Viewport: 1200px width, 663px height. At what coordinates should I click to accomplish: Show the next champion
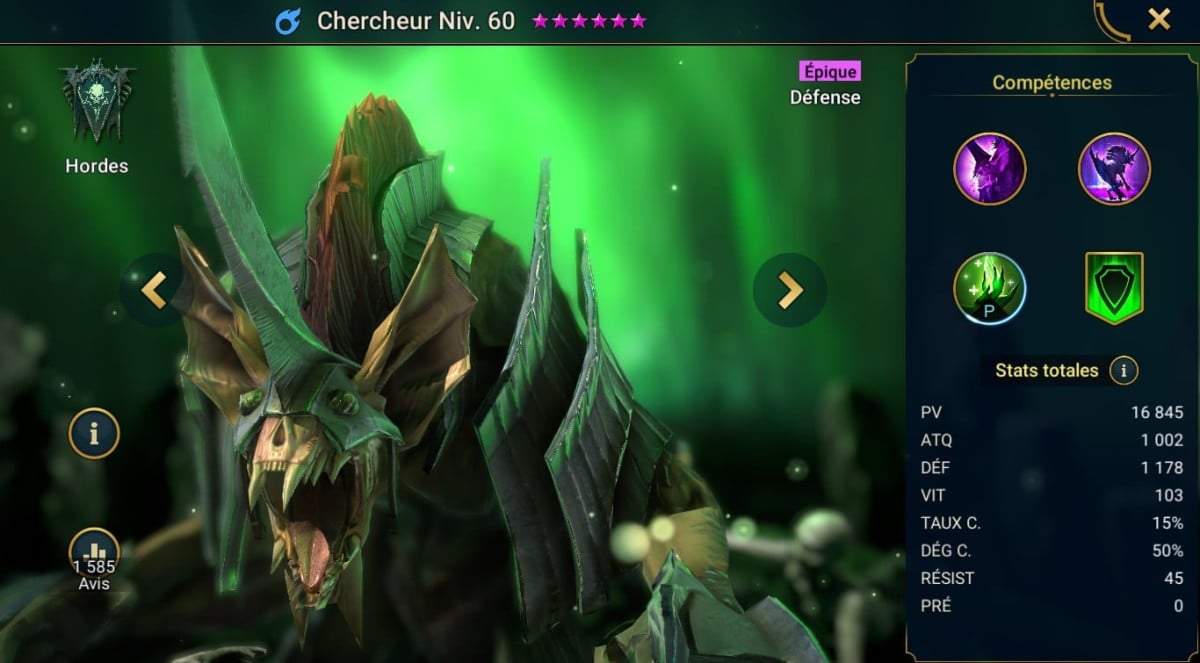point(790,290)
